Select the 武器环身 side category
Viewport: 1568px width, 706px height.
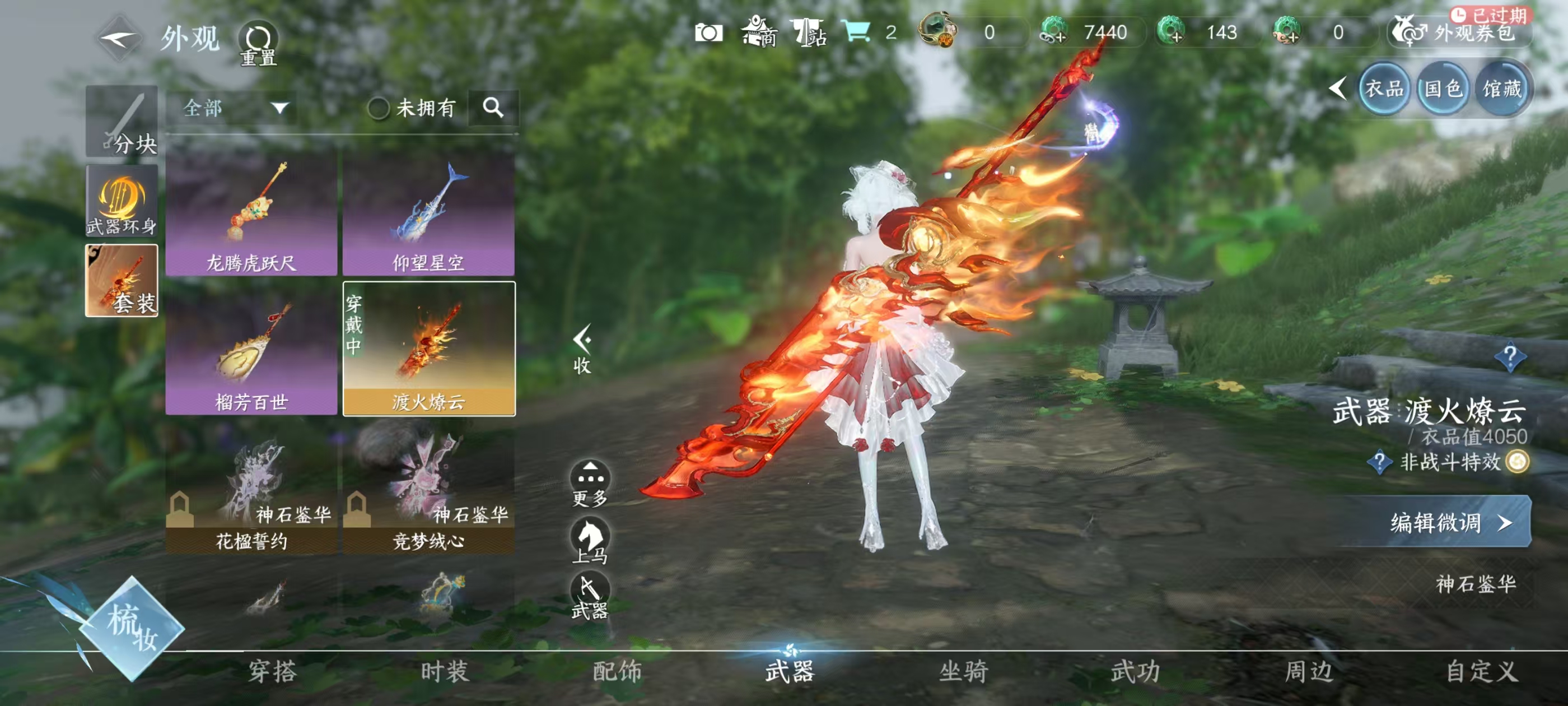click(x=122, y=201)
